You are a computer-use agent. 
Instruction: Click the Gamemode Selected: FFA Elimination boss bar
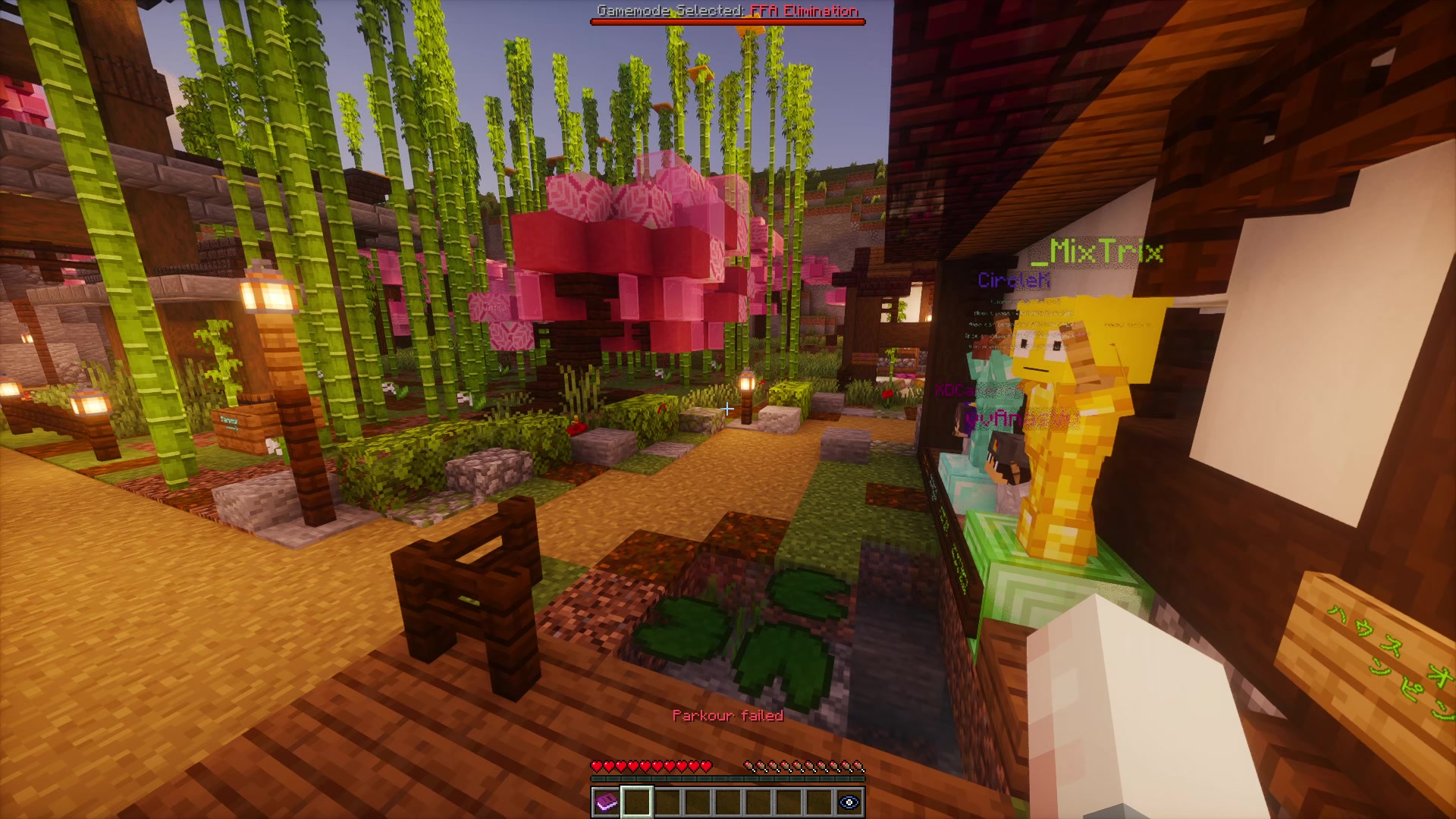[728, 12]
